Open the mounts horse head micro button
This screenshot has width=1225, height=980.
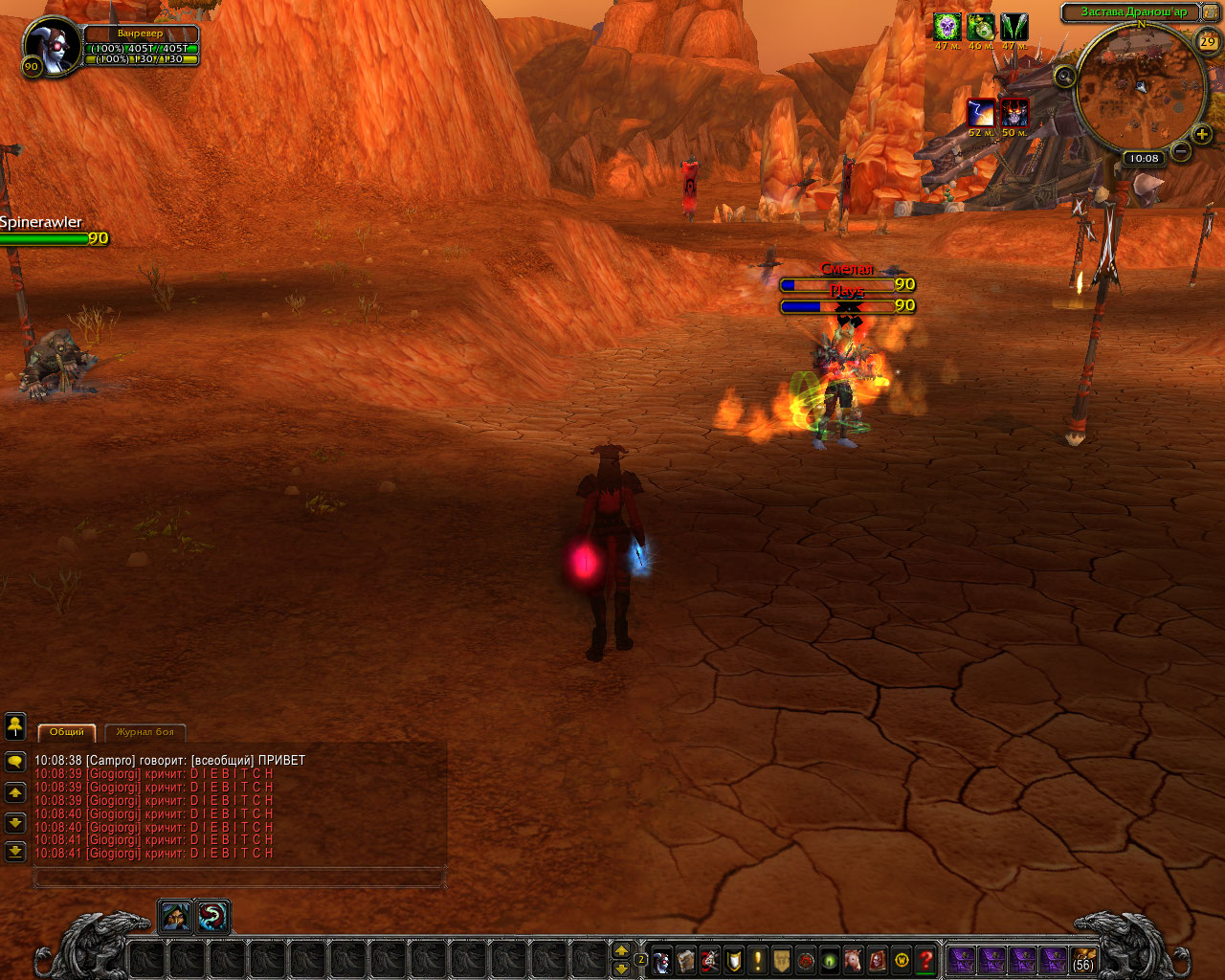854,959
